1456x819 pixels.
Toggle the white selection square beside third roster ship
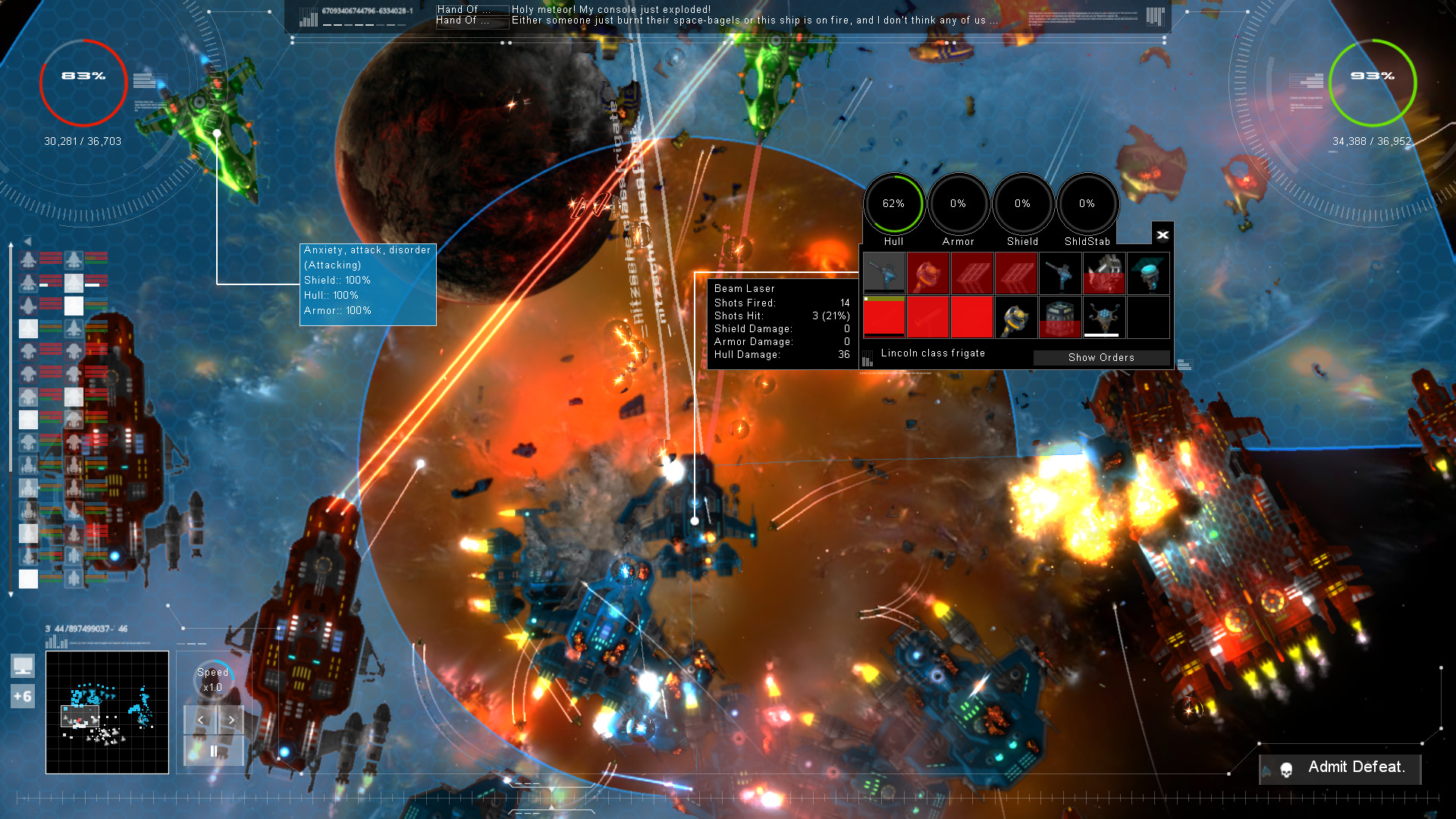pyautogui.click(x=74, y=306)
